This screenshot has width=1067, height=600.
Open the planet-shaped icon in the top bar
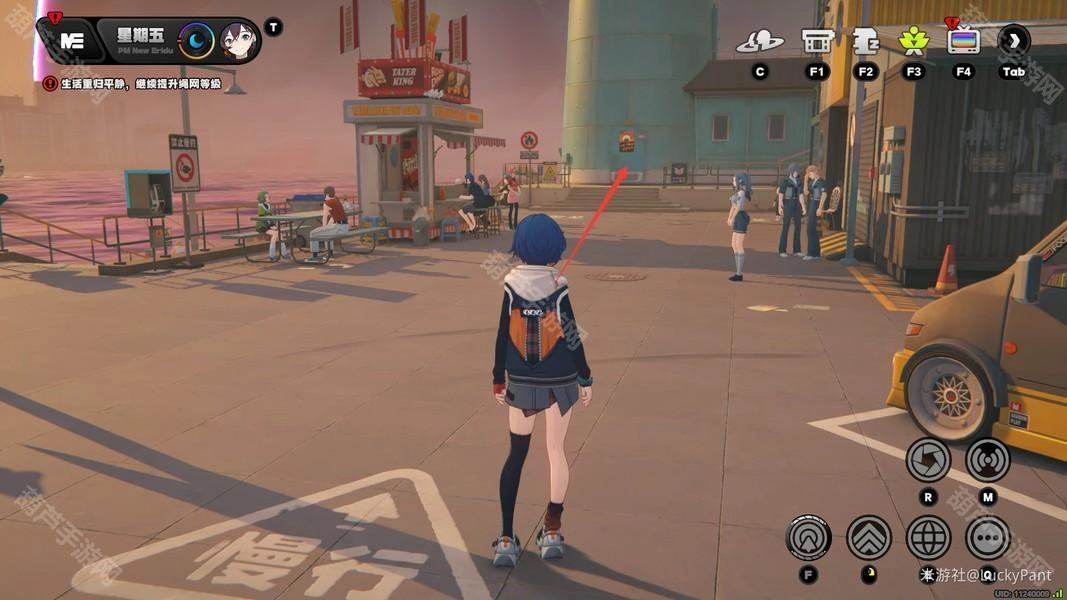click(760, 41)
